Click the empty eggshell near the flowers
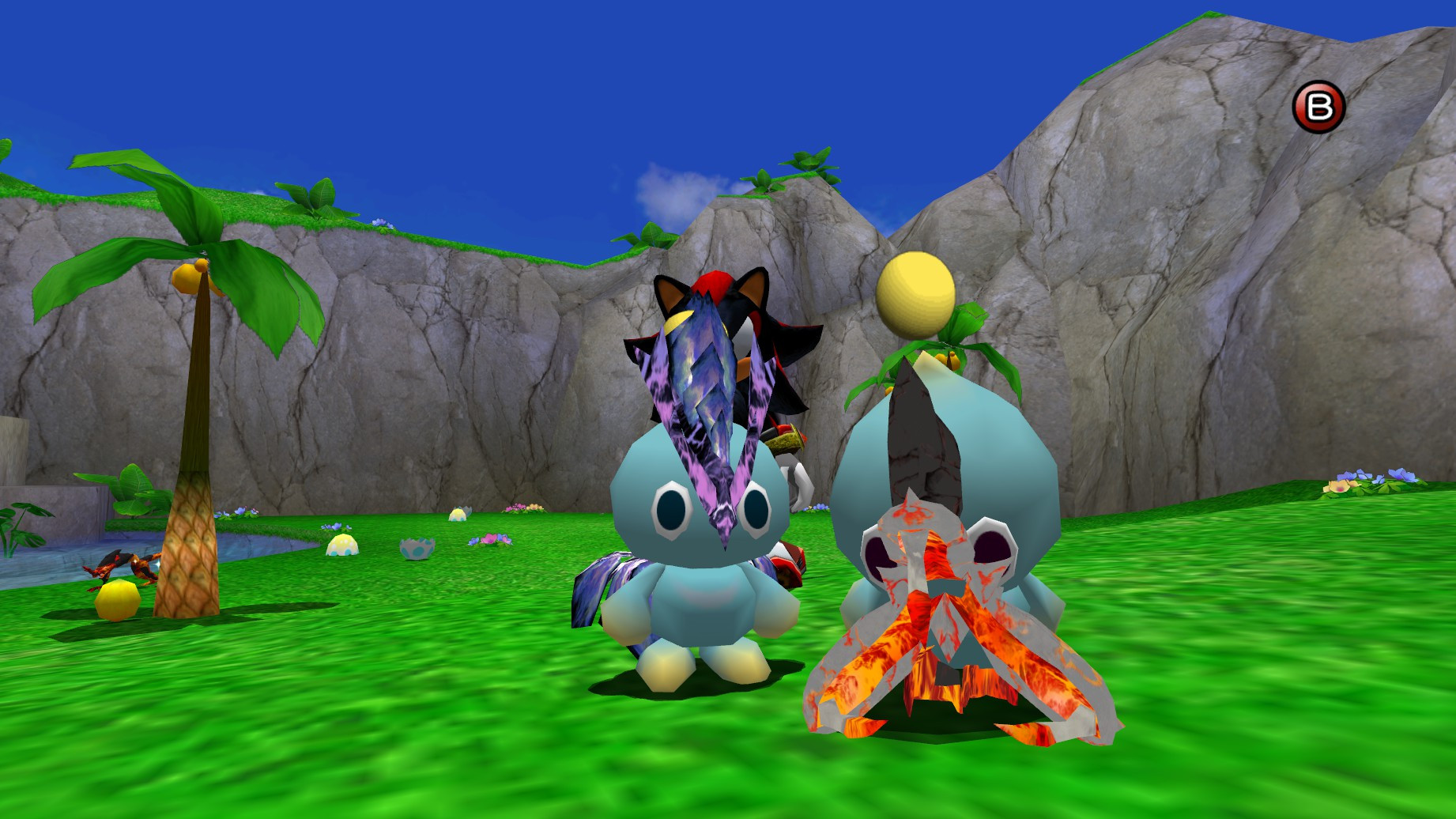Screen dimensions: 1456x819 click(417, 548)
